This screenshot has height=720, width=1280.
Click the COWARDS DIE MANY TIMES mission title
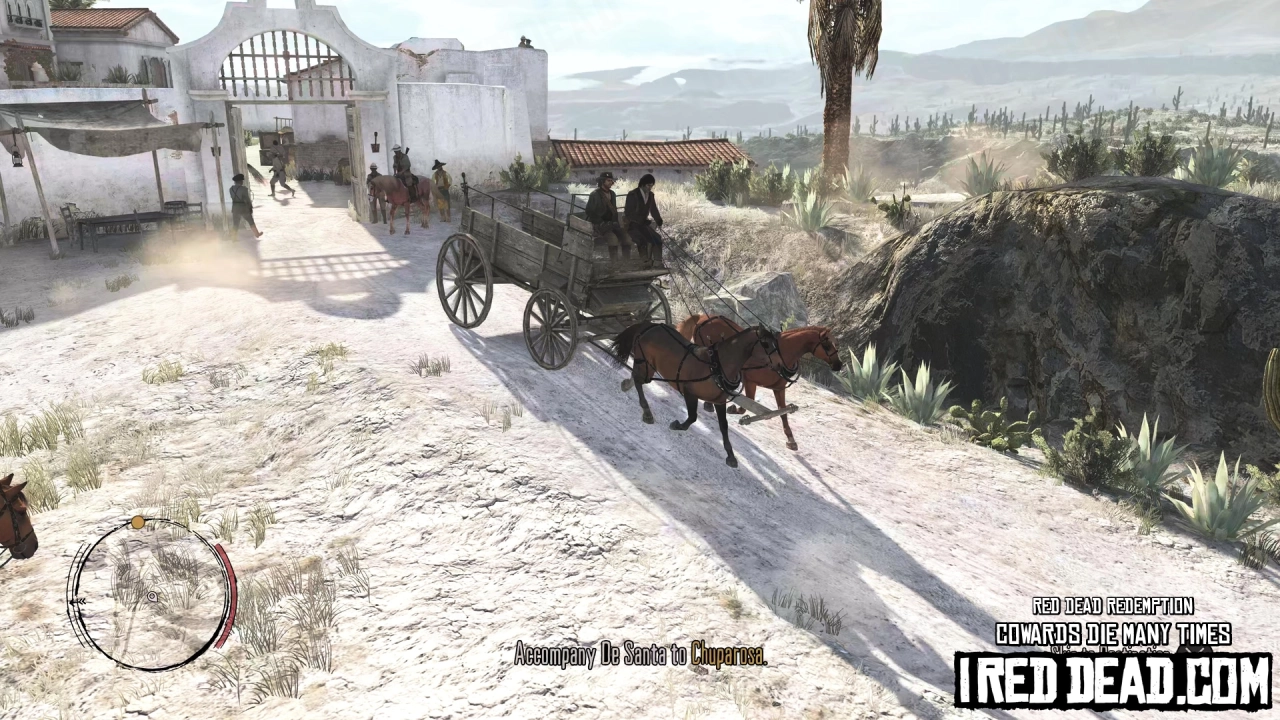[1115, 632]
